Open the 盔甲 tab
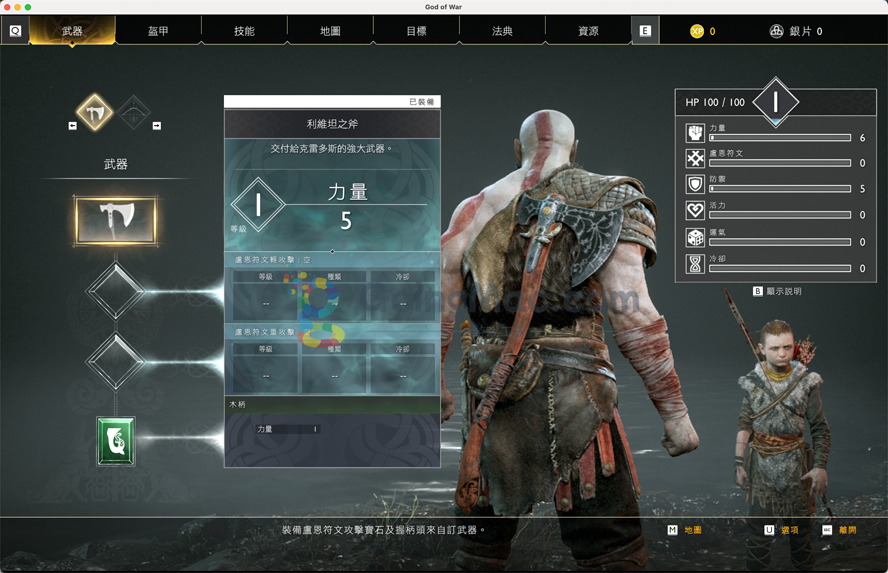 point(158,31)
